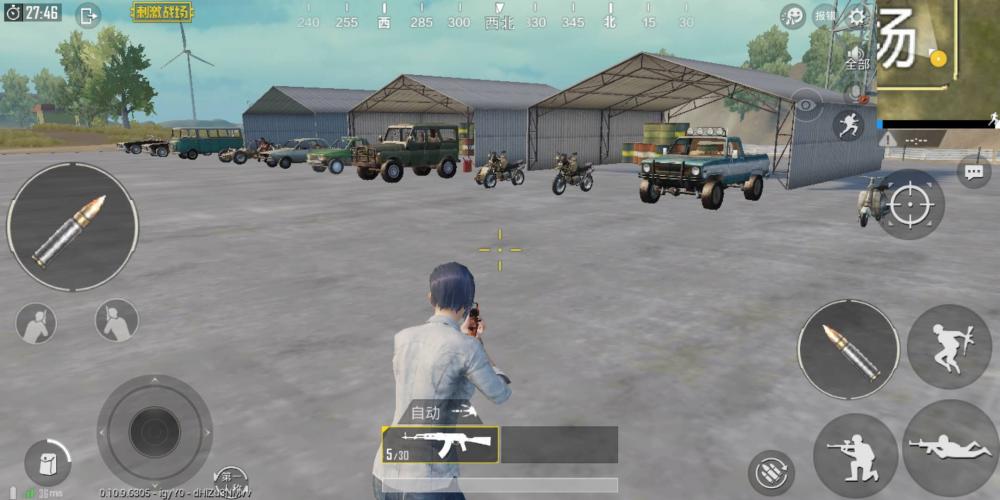Reload the weapon with the ammo icon
1000x500 pixels.
point(771,472)
